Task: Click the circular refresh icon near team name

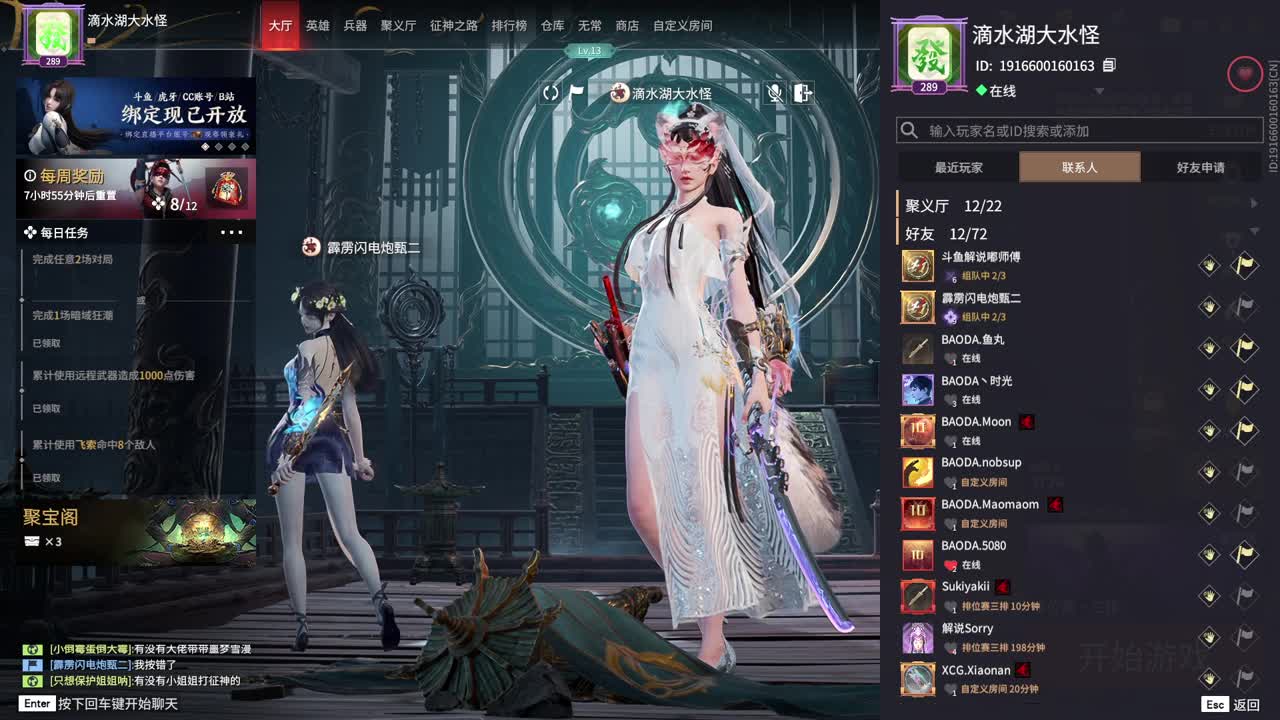Action: pos(551,92)
